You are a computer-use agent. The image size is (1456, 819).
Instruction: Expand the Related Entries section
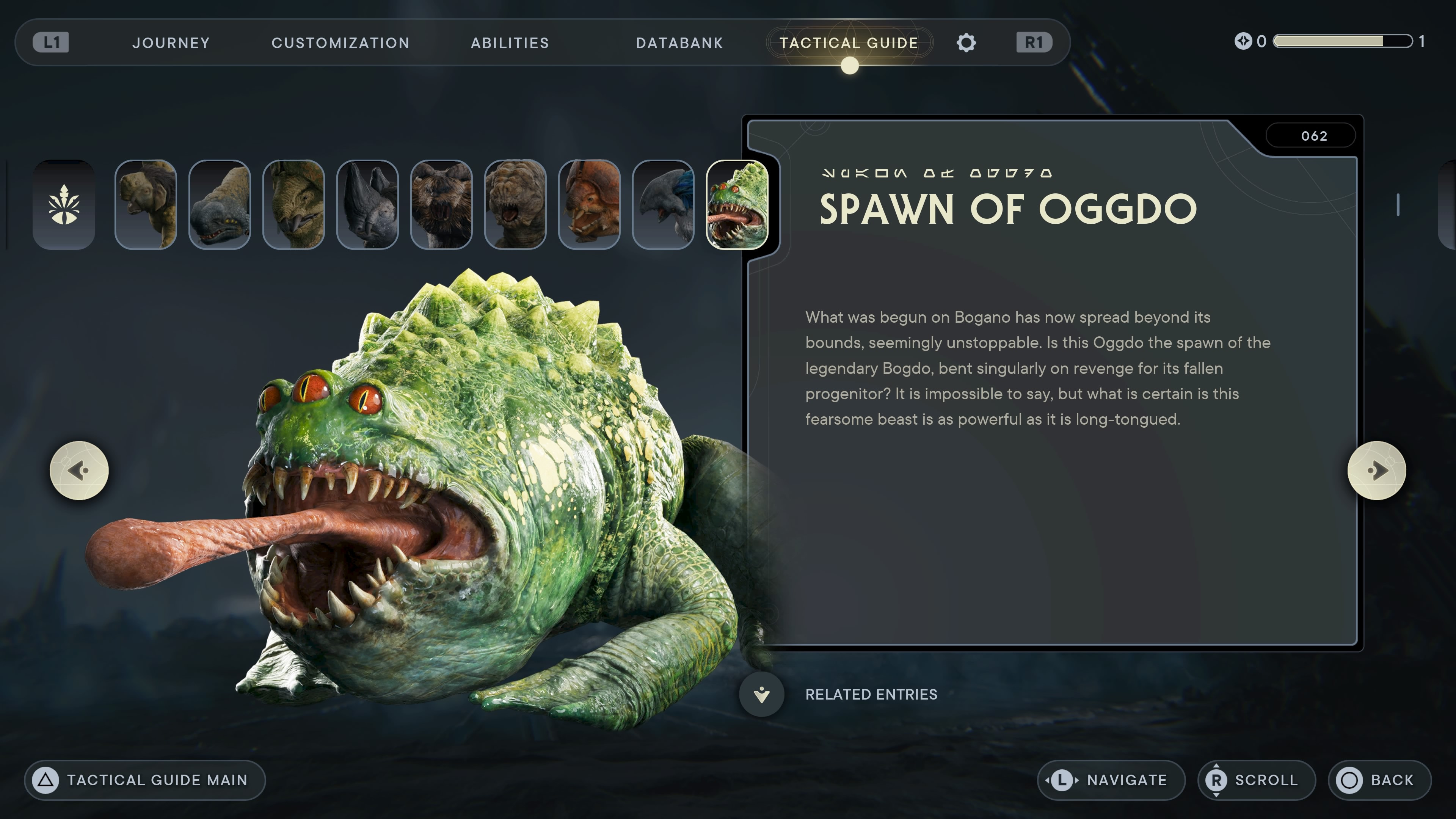[762, 694]
